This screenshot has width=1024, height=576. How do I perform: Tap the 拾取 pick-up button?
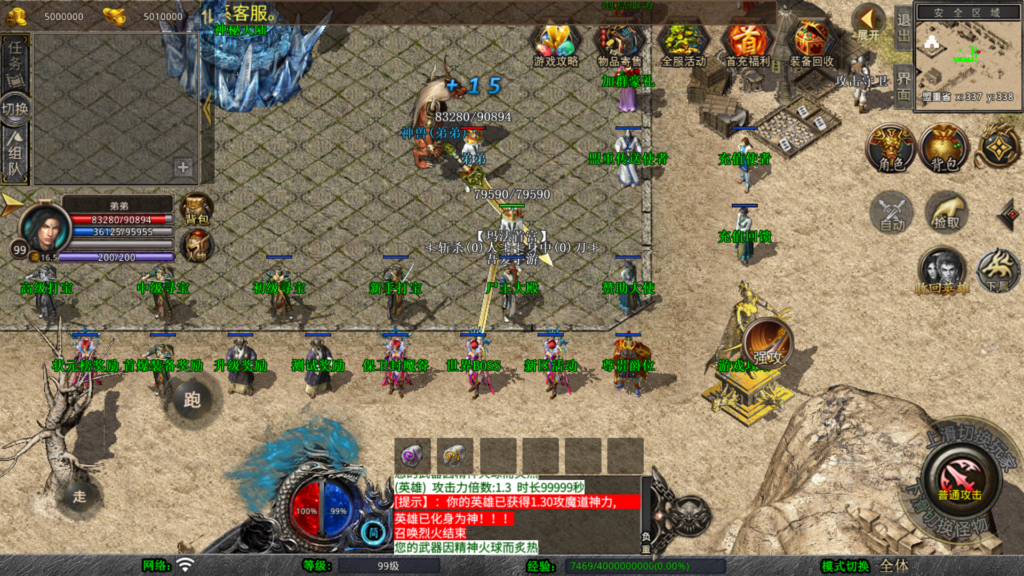pyautogui.click(x=945, y=212)
